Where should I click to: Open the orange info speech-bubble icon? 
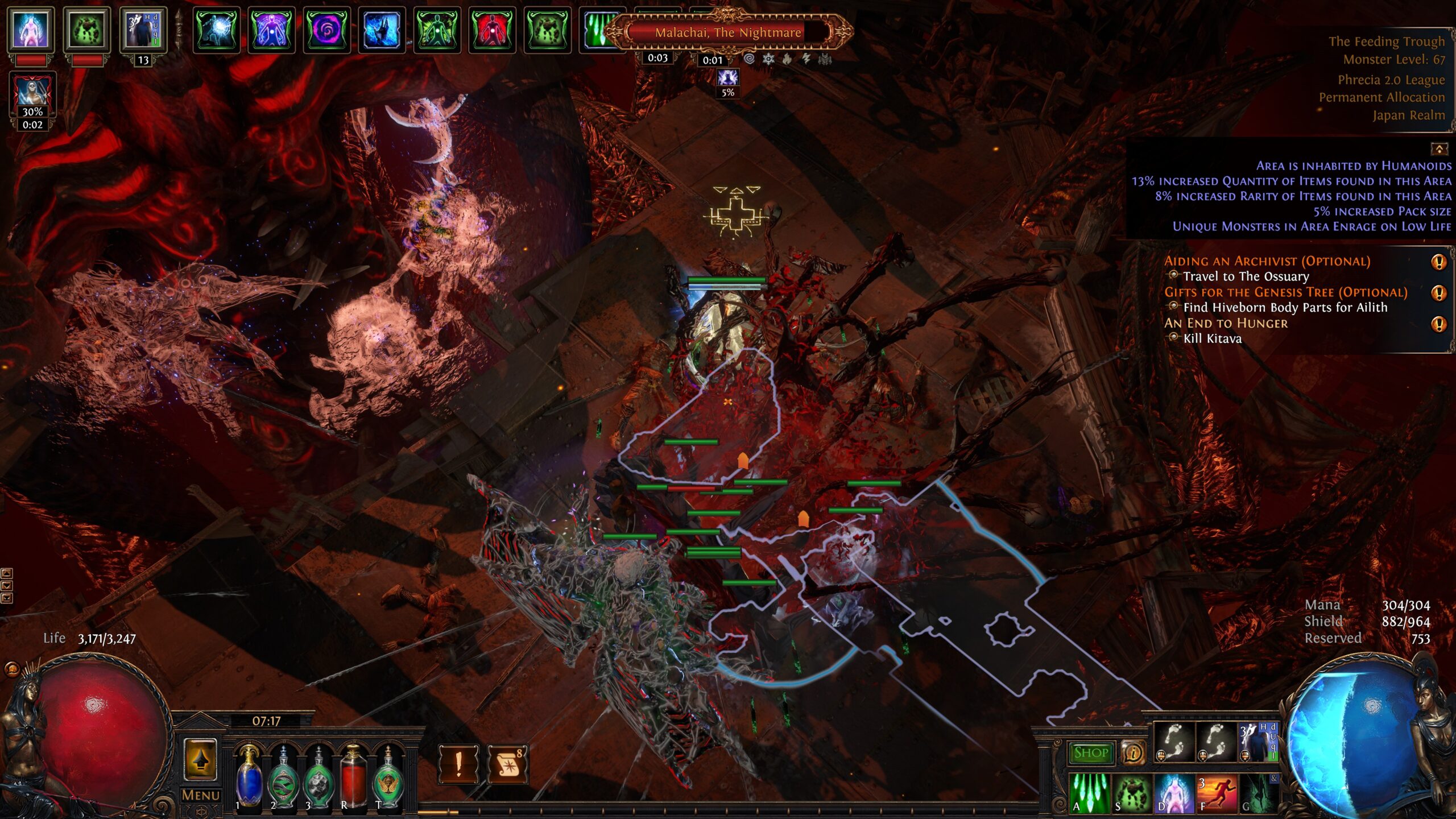coord(1132,753)
